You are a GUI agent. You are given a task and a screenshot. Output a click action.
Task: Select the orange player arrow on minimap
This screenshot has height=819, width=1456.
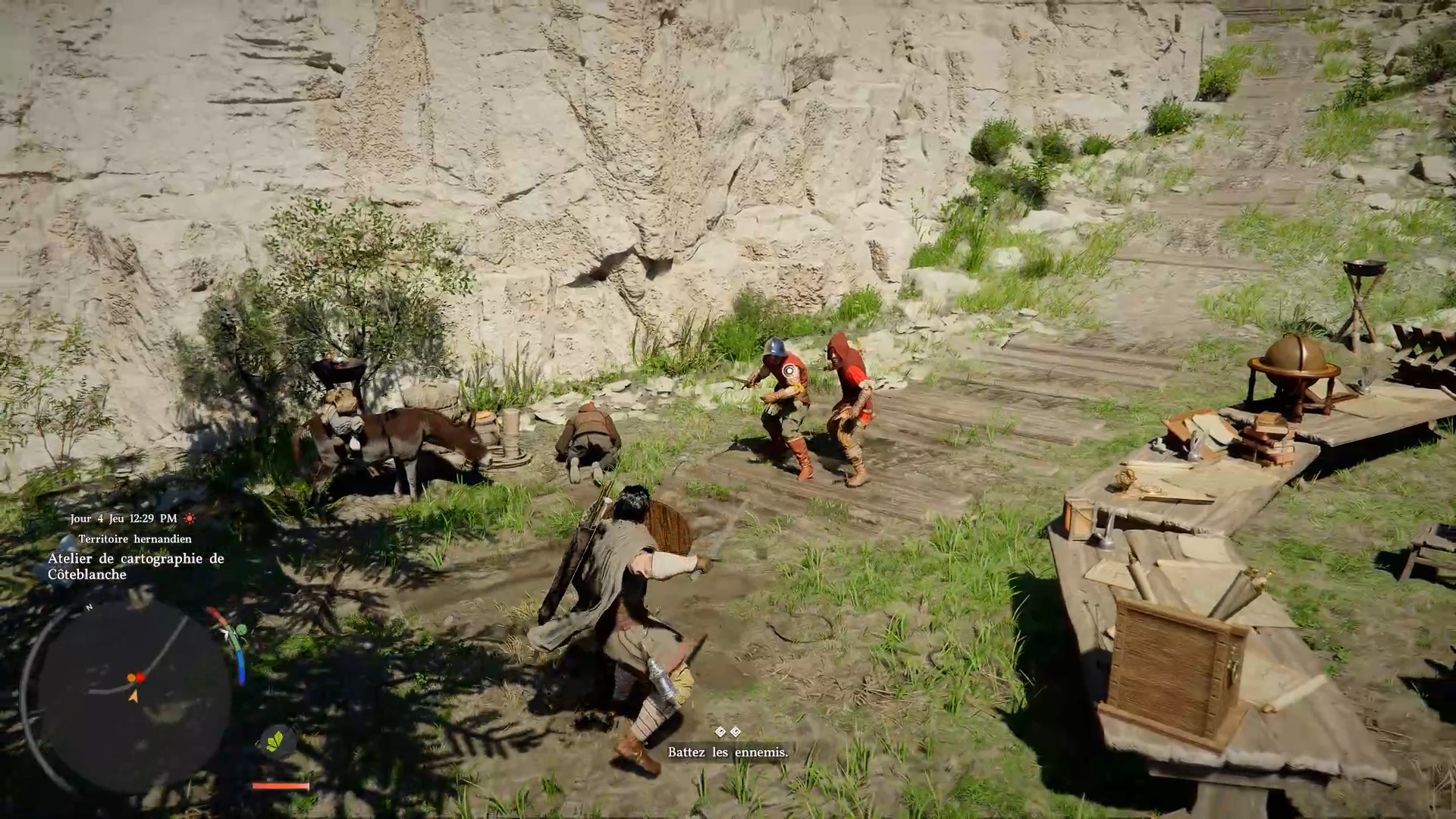[x=133, y=695]
